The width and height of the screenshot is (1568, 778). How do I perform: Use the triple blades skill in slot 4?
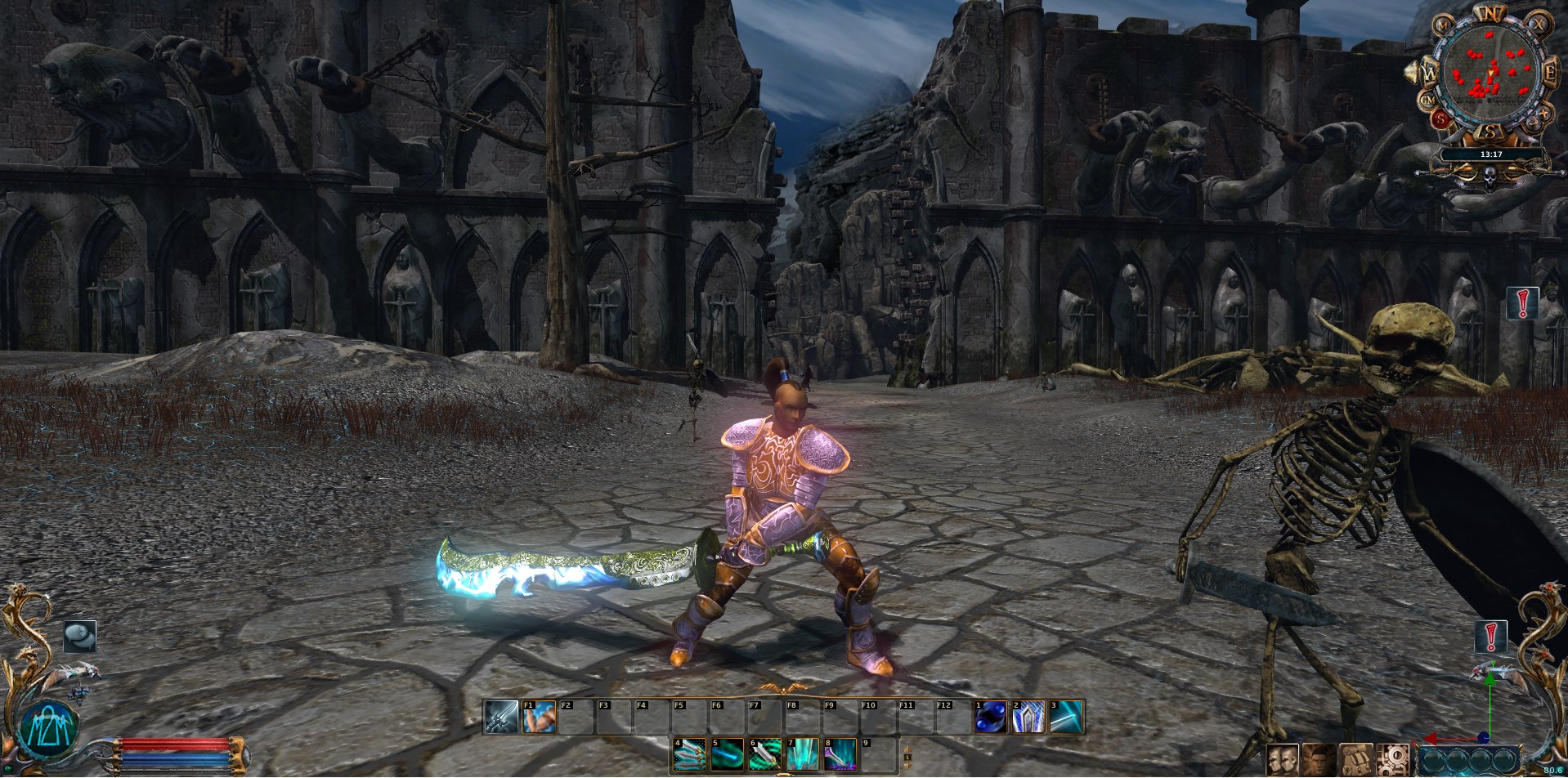tap(690, 754)
